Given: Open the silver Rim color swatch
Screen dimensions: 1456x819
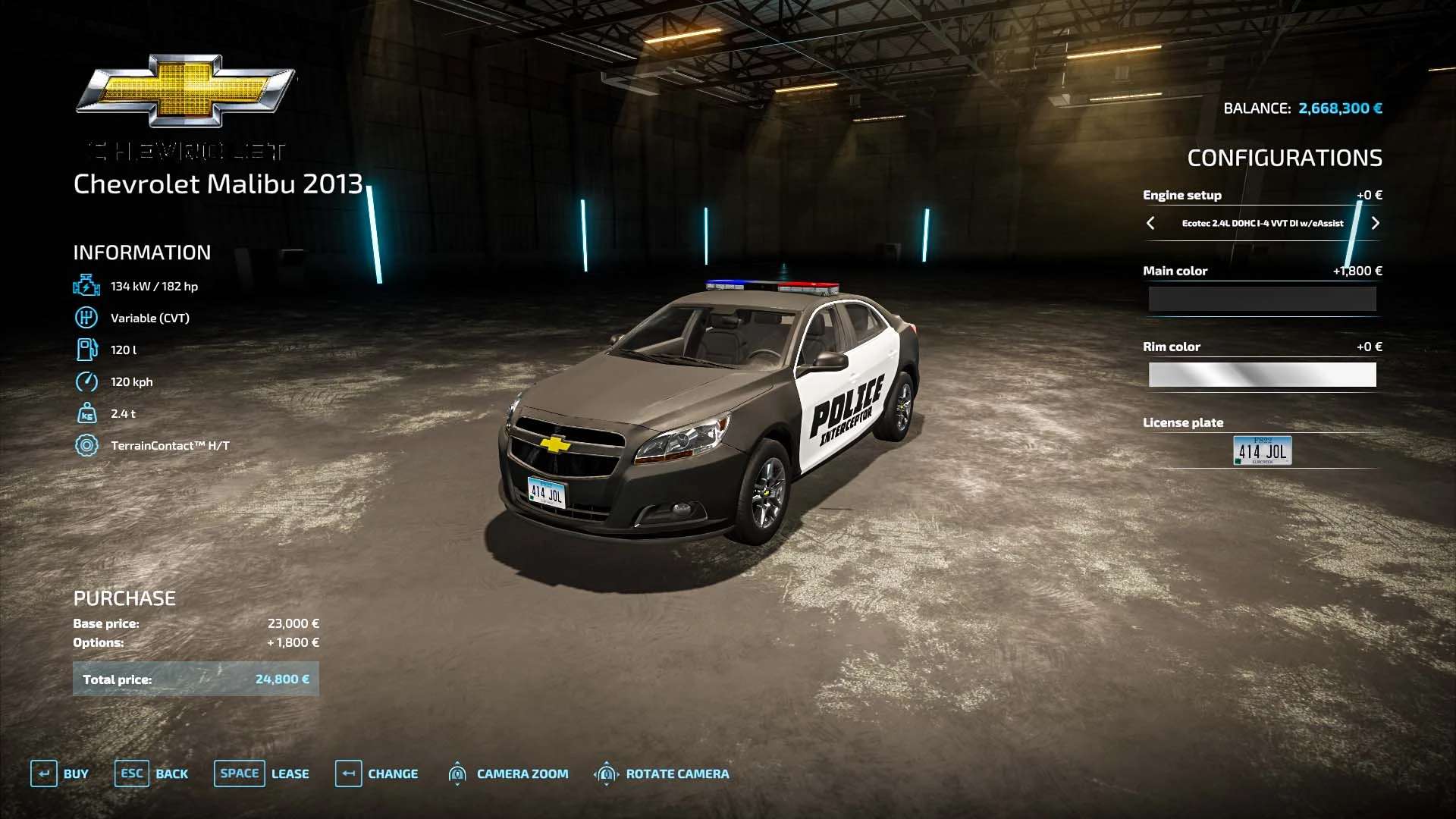Looking at the screenshot, I should click(1262, 375).
